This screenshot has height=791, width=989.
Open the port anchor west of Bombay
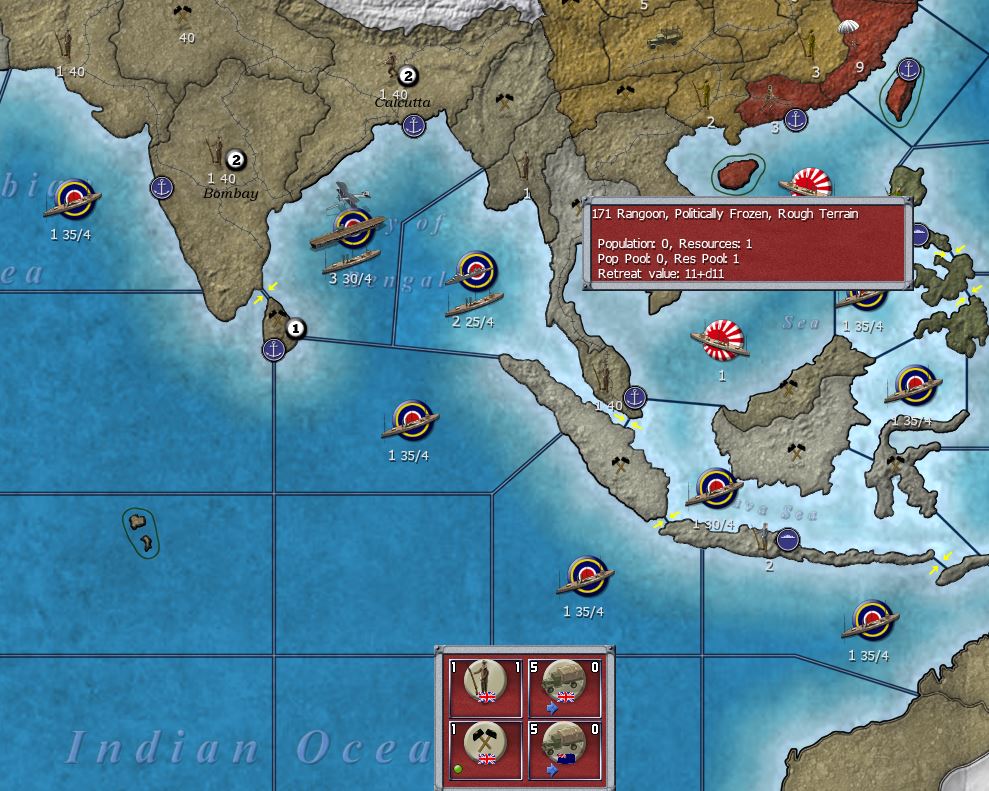(x=162, y=187)
